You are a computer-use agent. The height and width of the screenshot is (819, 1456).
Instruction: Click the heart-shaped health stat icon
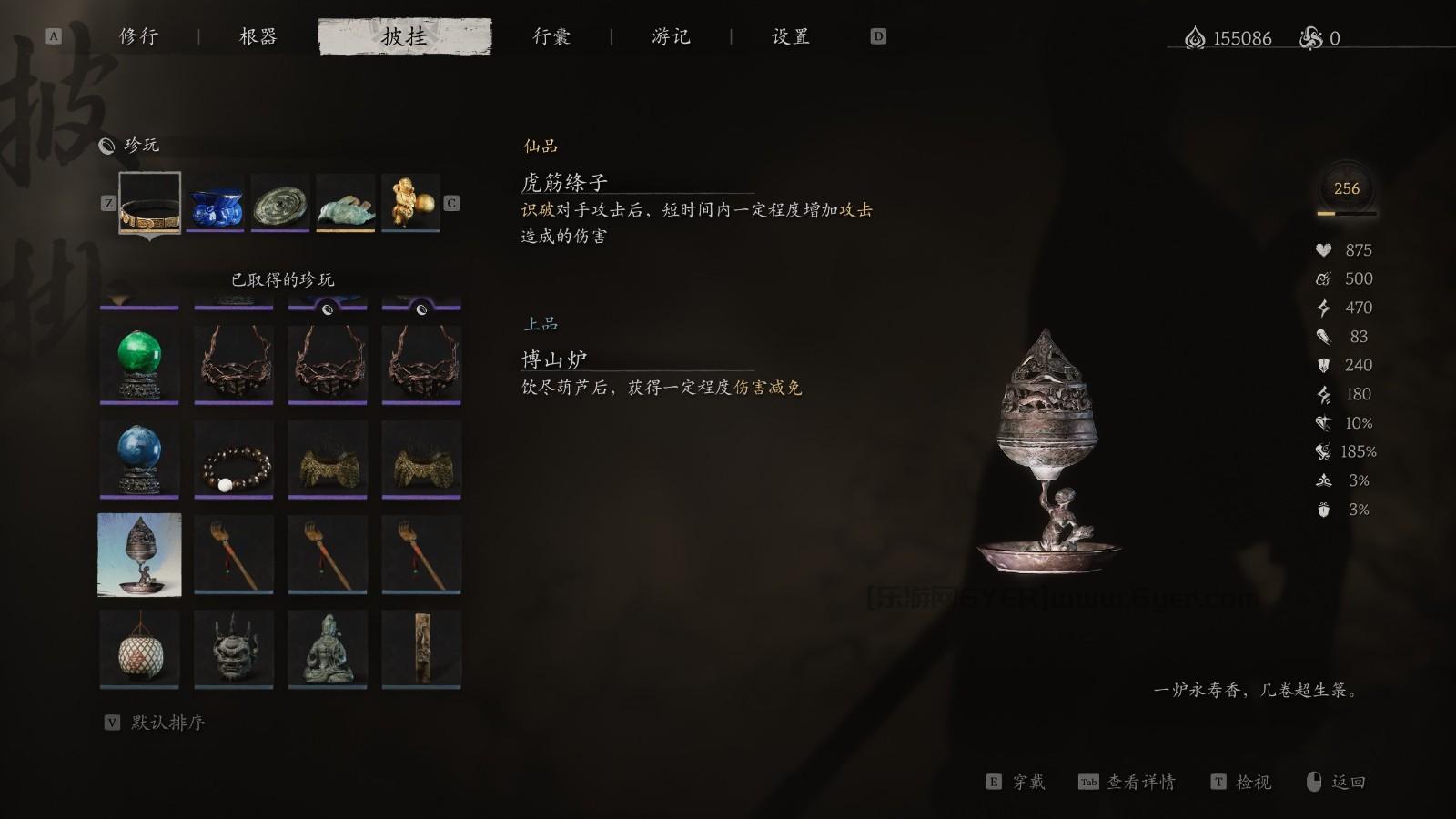click(1324, 249)
